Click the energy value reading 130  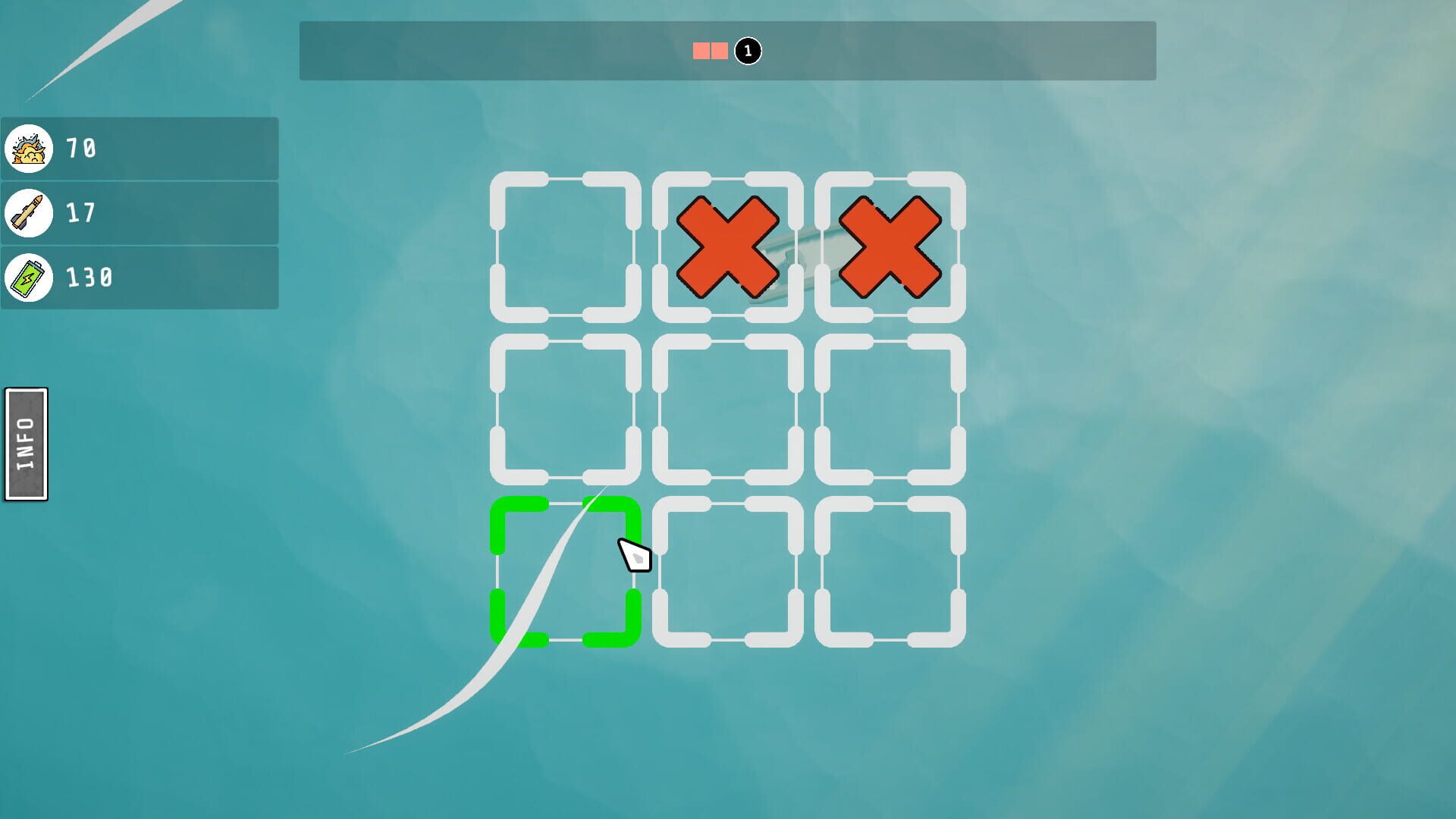point(91,278)
